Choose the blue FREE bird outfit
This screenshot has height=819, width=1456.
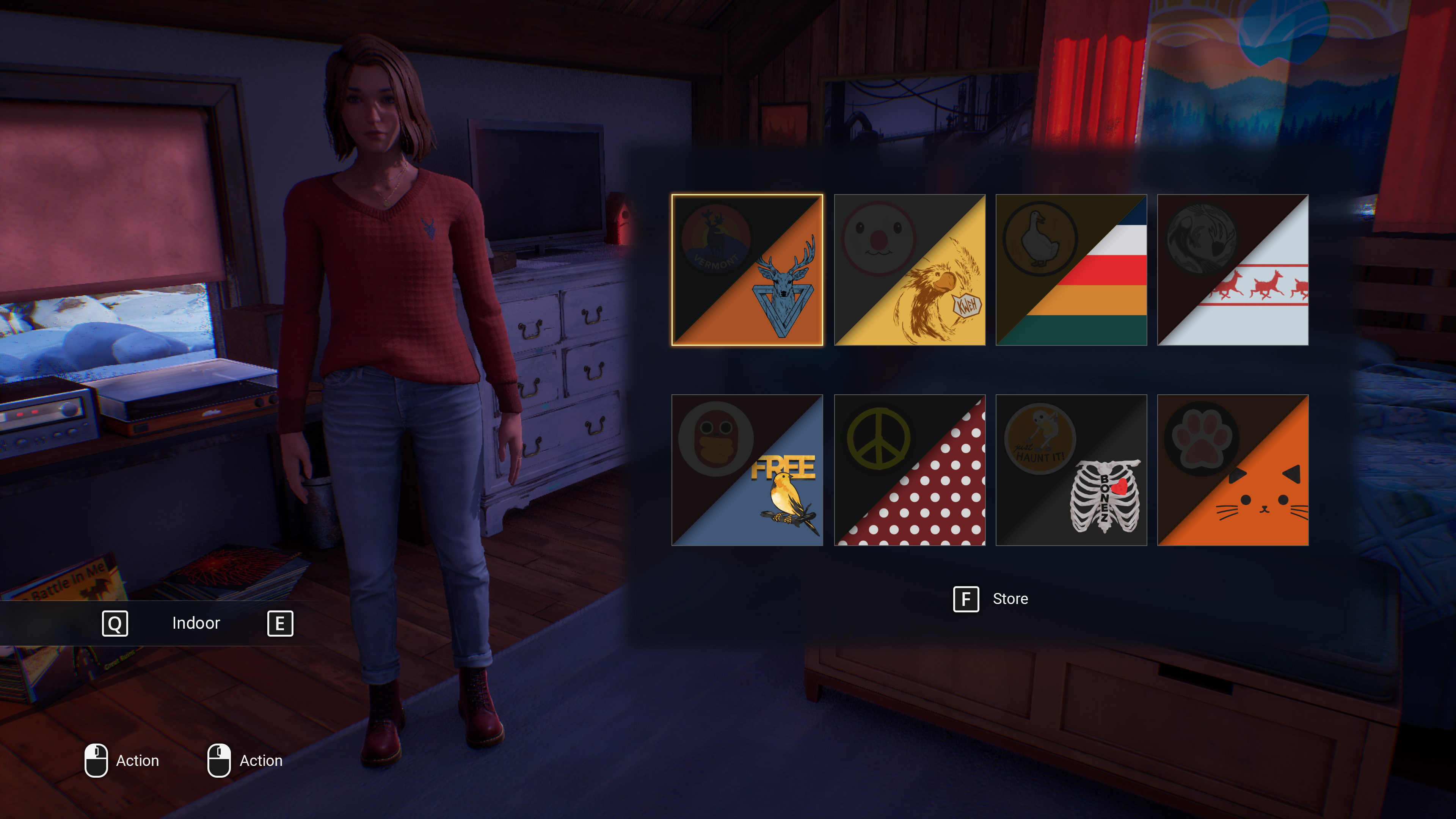click(x=747, y=470)
